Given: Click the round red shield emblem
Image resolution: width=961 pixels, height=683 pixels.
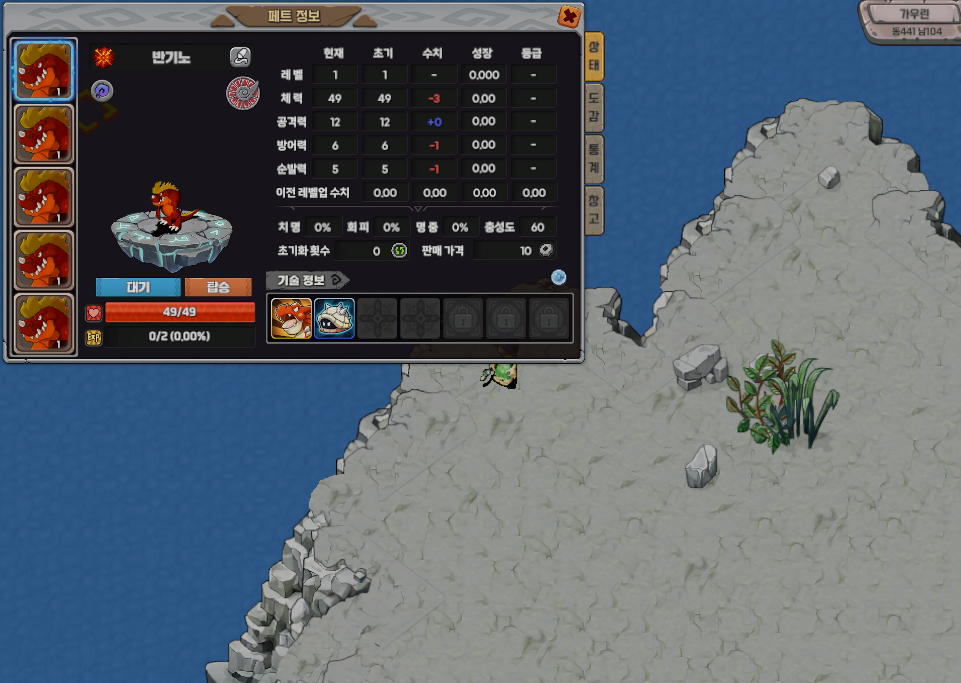Looking at the screenshot, I should coord(241,92).
